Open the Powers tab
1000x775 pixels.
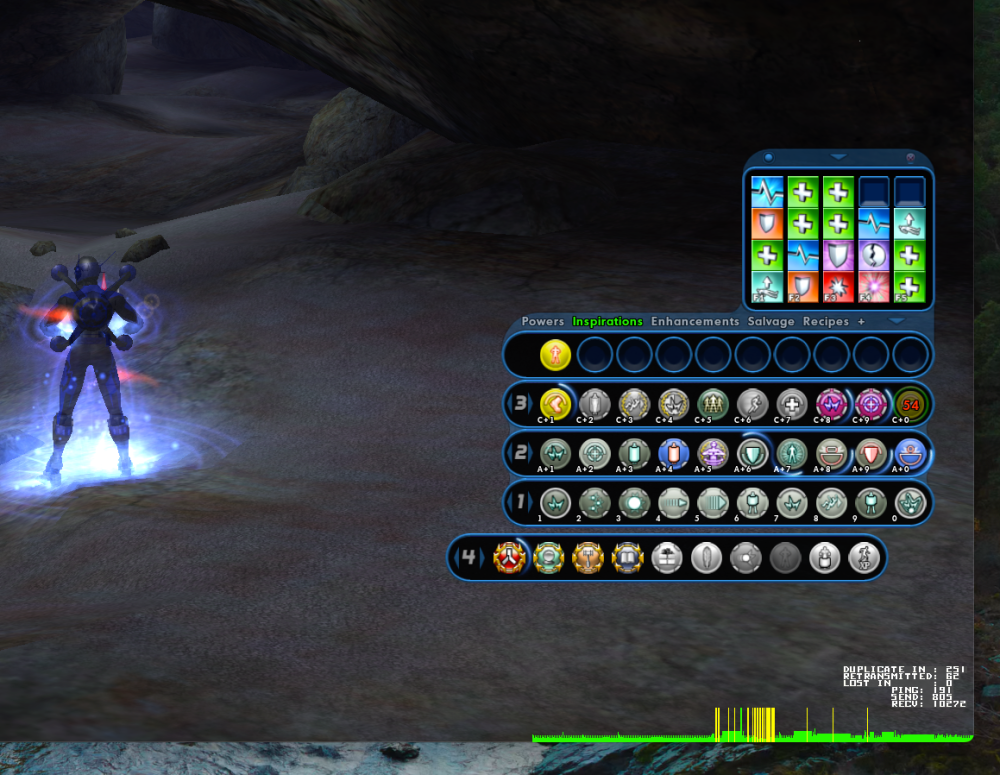(543, 322)
